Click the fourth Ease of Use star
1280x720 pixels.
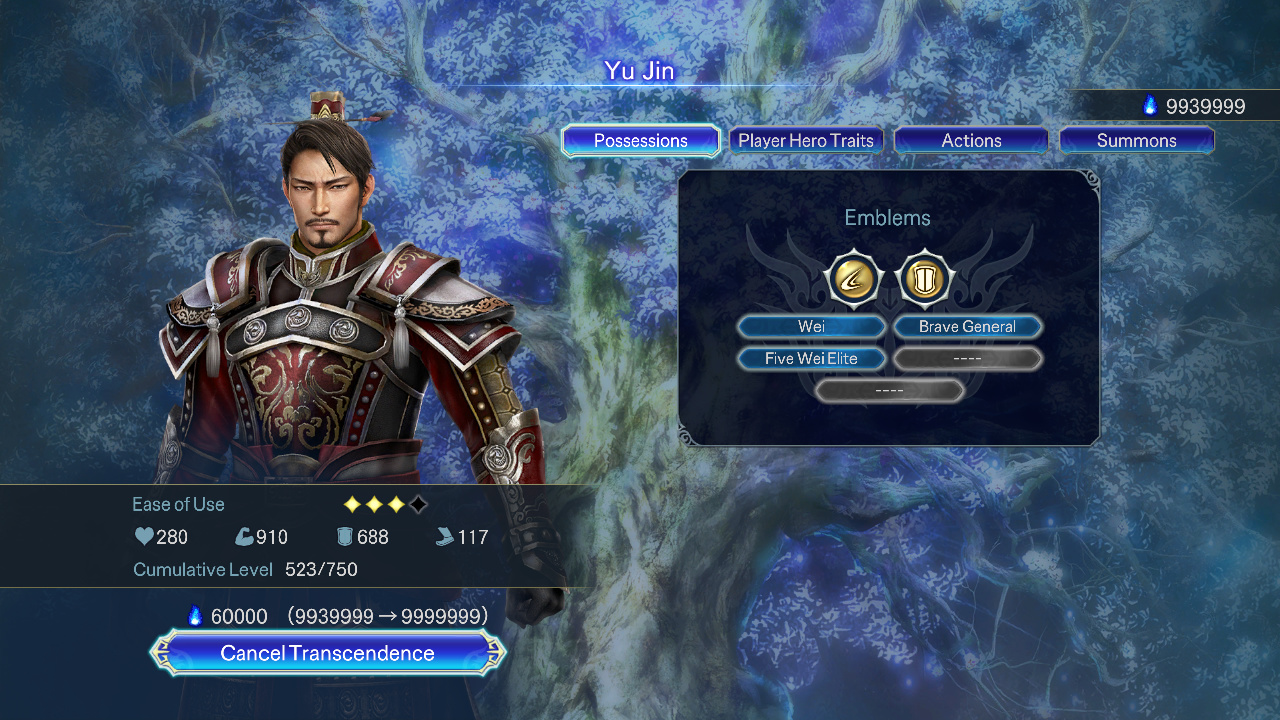coord(418,504)
